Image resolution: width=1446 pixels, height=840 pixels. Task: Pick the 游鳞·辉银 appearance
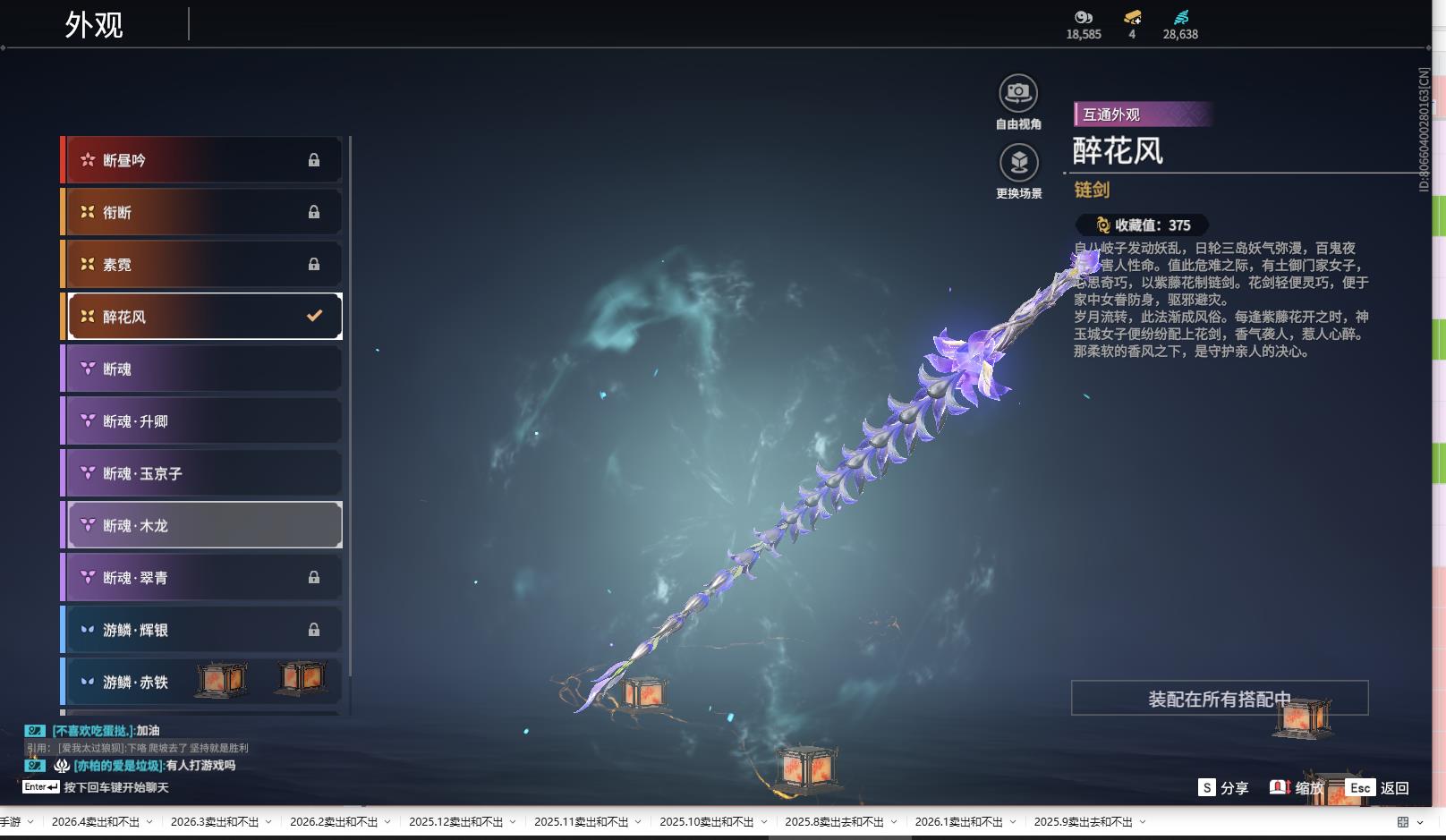tap(204, 630)
